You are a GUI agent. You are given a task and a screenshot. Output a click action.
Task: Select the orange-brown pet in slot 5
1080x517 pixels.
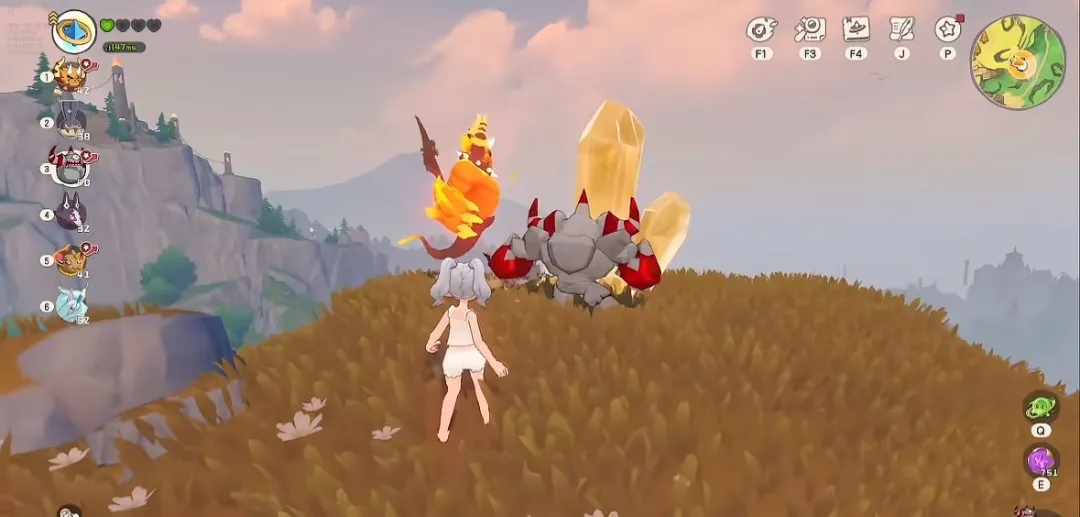click(x=70, y=259)
